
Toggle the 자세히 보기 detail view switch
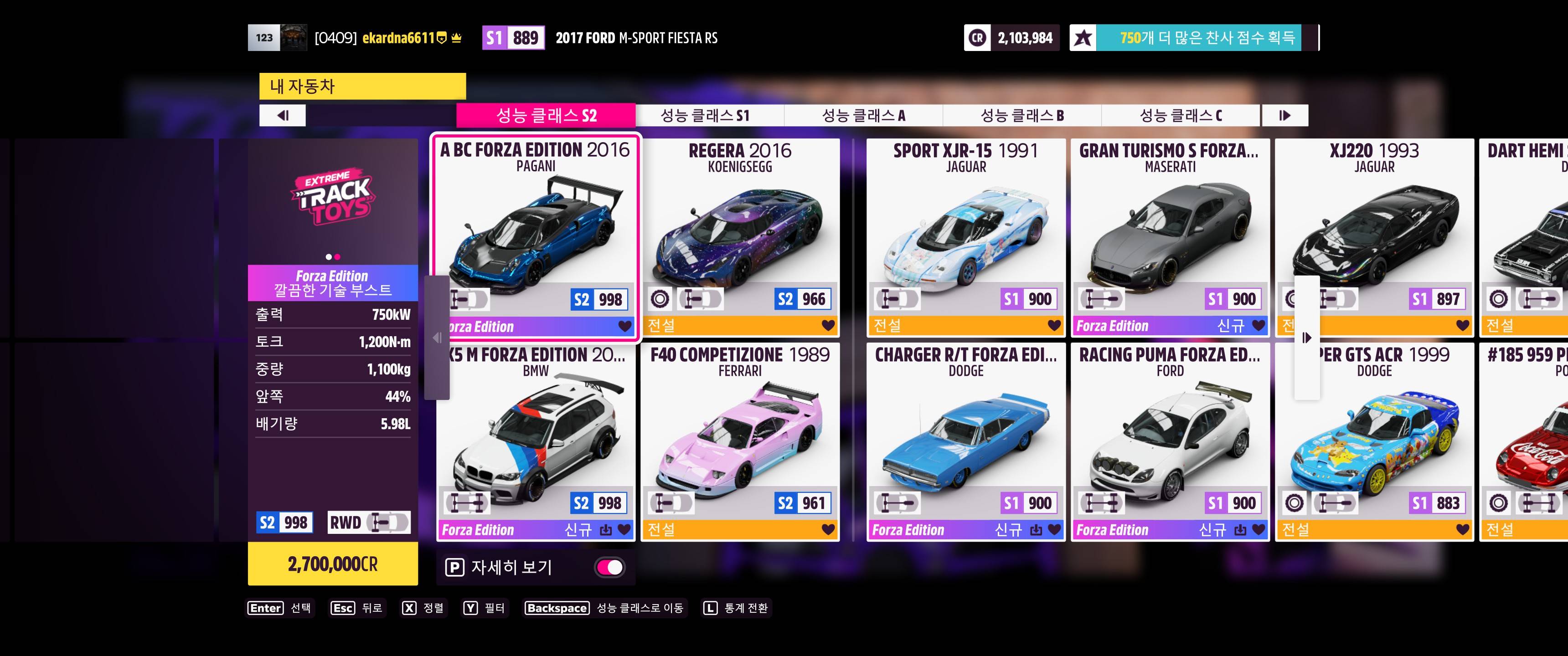609,567
